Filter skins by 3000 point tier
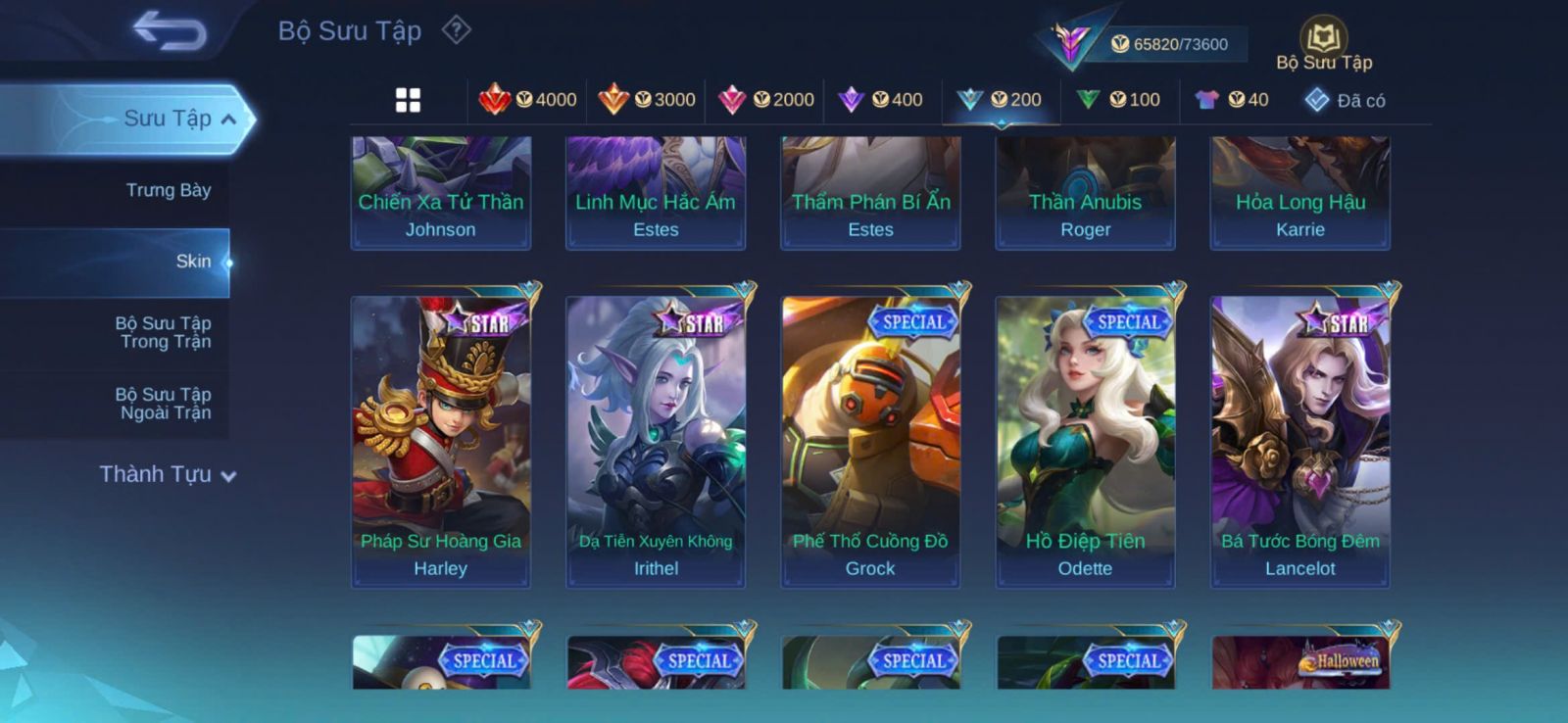The height and width of the screenshot is (723, 1568). tap(647, 100)
